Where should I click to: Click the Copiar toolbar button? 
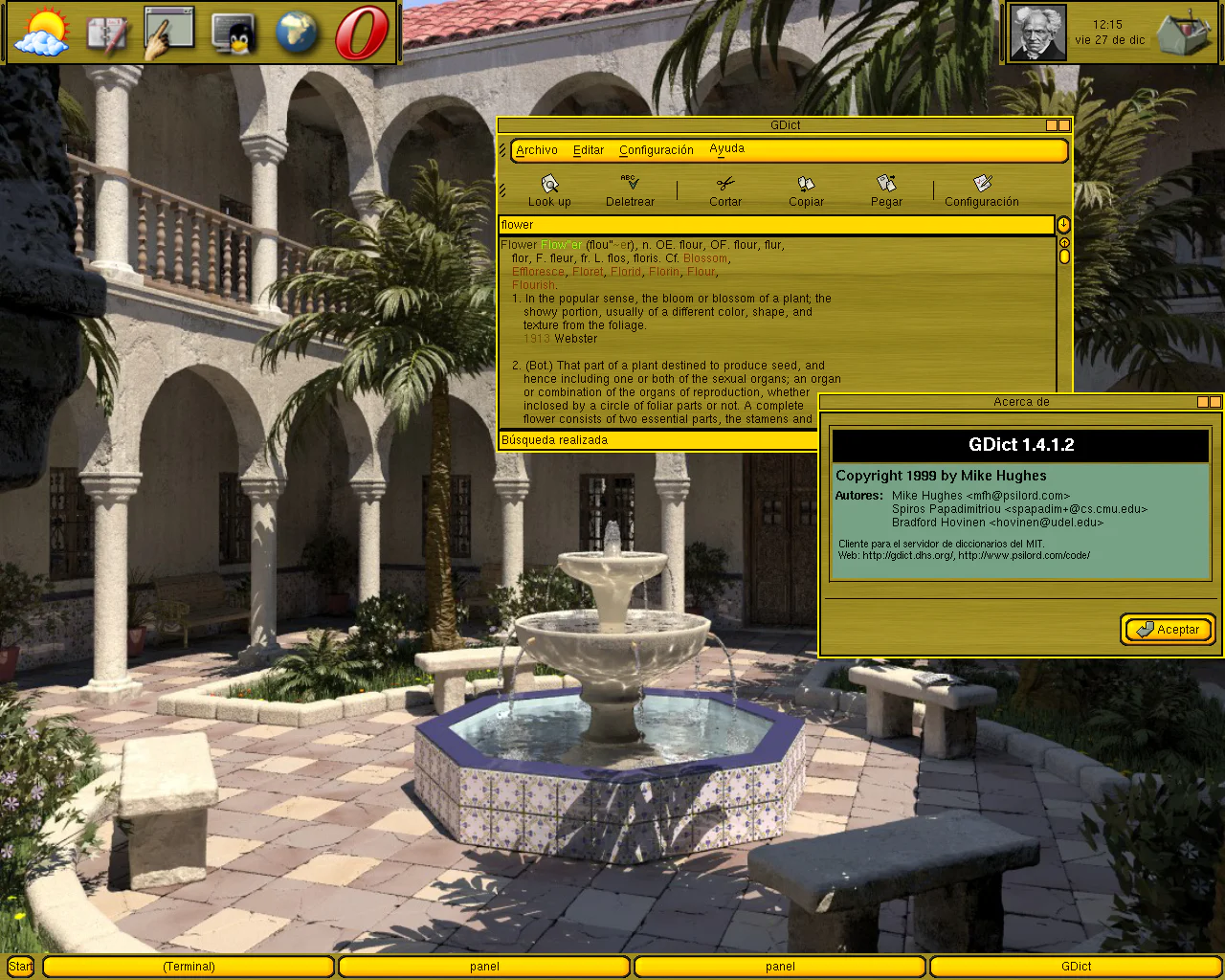pyautogui.click(x=806, y=189)
